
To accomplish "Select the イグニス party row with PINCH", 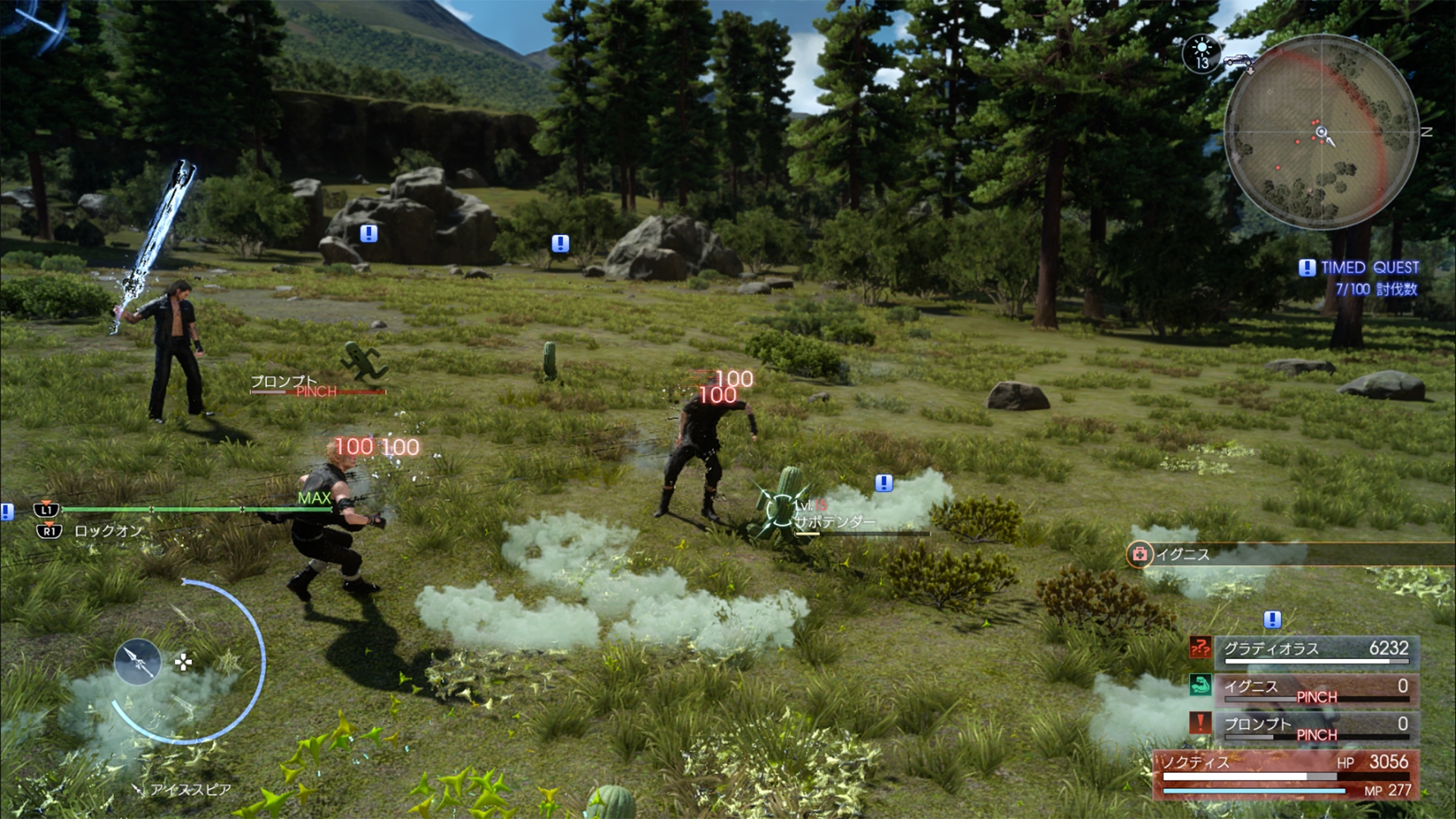I will pyautogui.click(x=1316, y=689).
